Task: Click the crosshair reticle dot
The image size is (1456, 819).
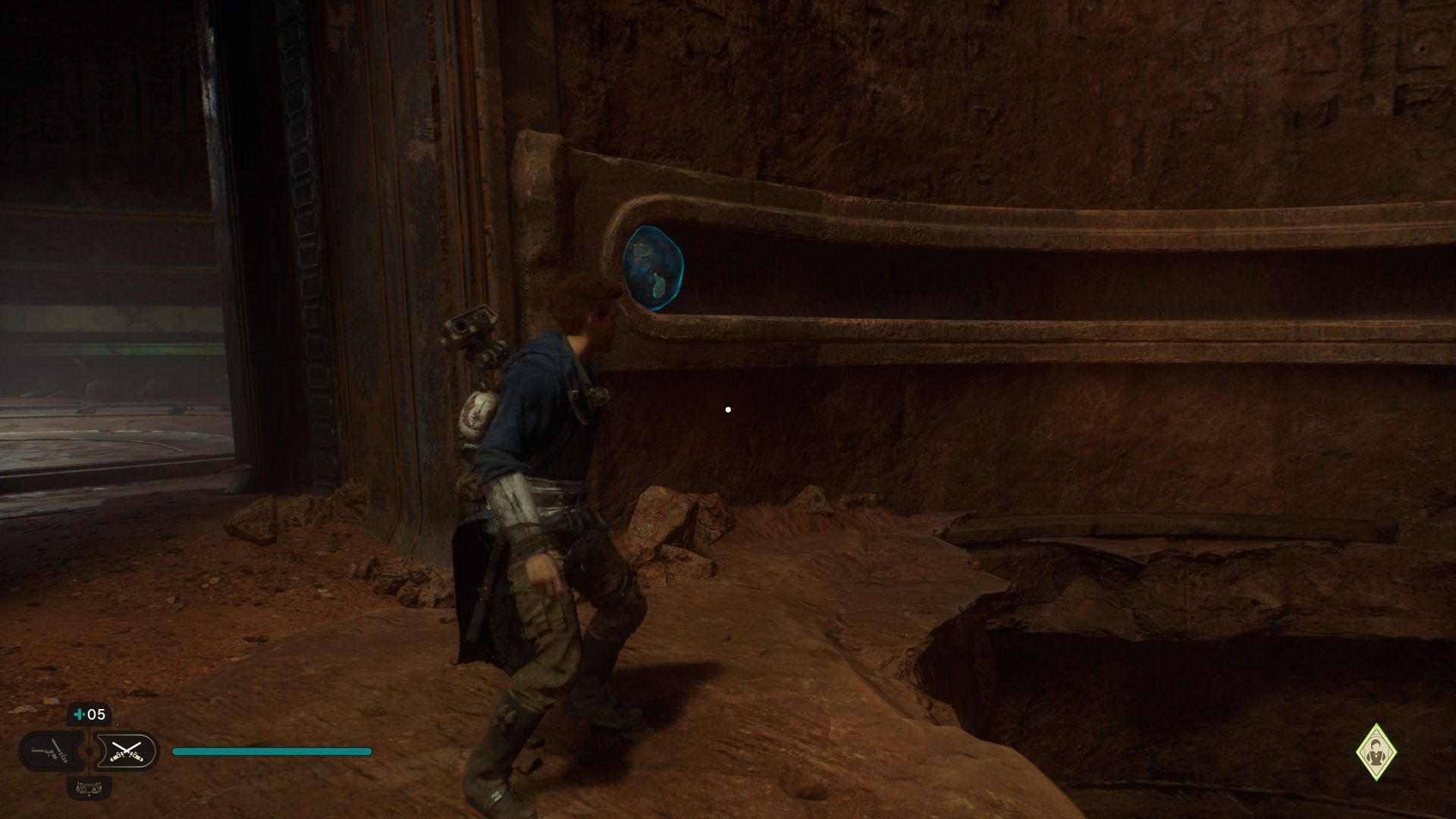Action: coord(728,409)
